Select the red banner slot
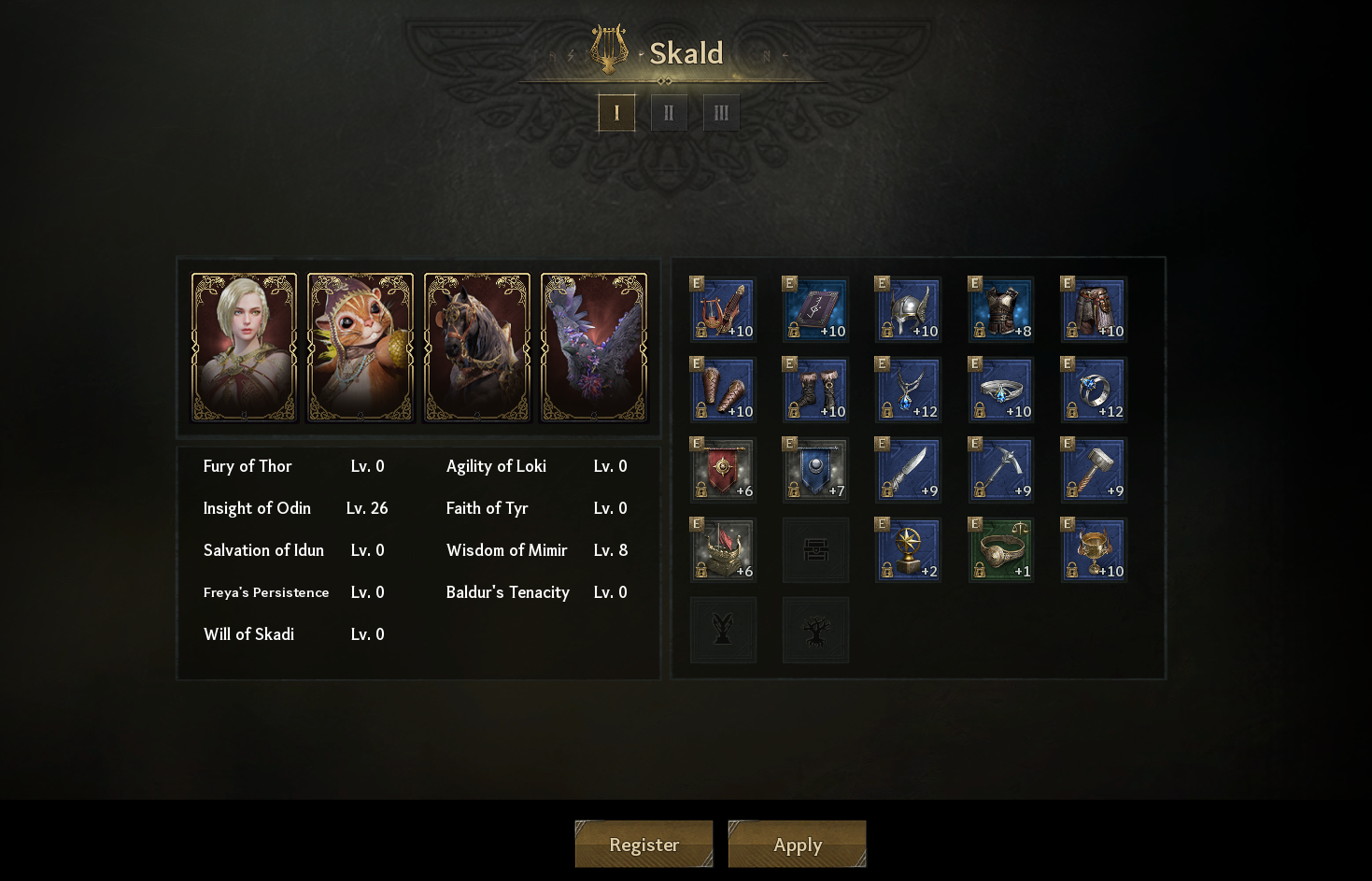1372x881 pixels. (x=723, y=470)
